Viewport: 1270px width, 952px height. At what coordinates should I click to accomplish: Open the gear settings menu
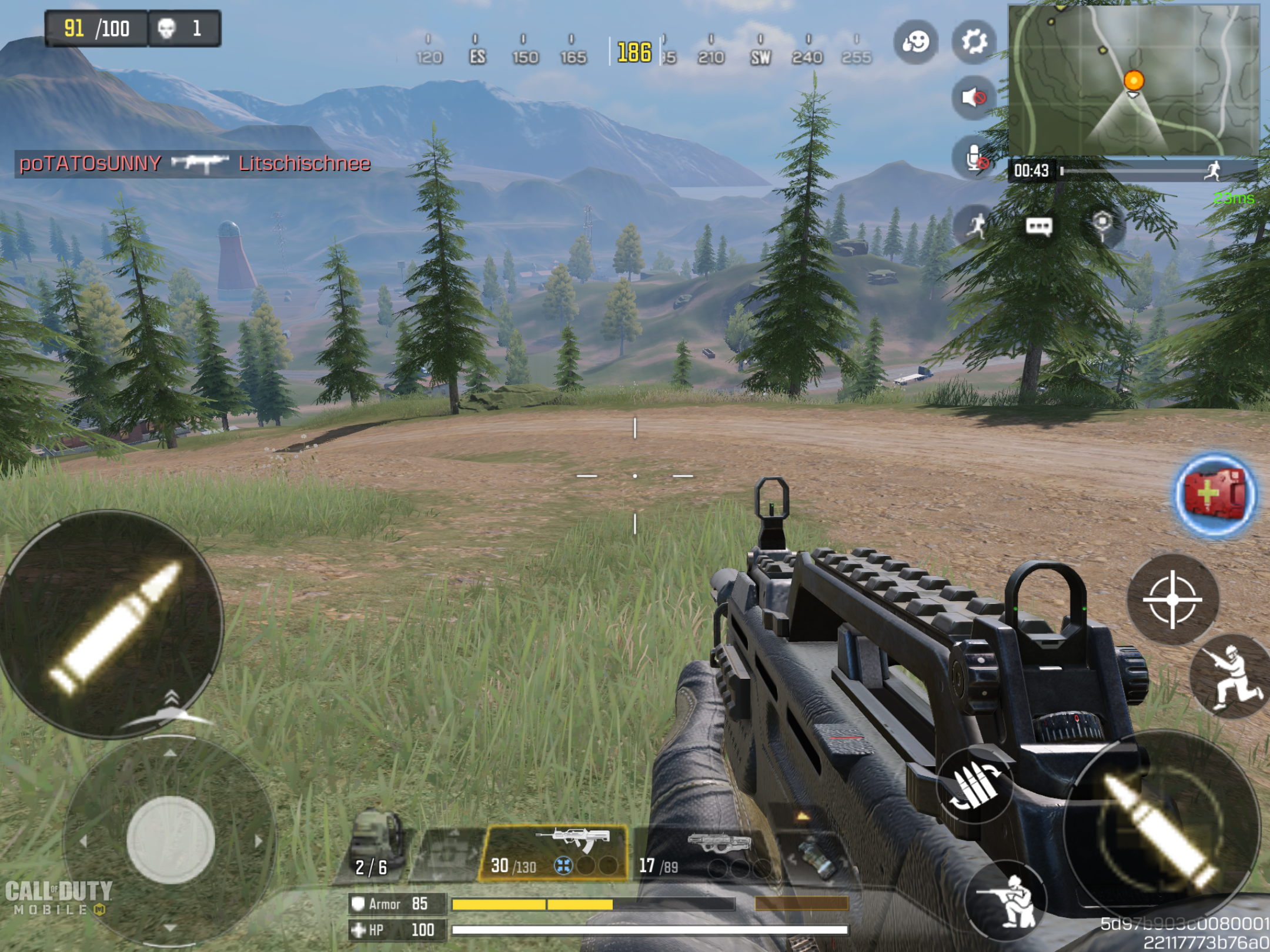coord(974,42)
